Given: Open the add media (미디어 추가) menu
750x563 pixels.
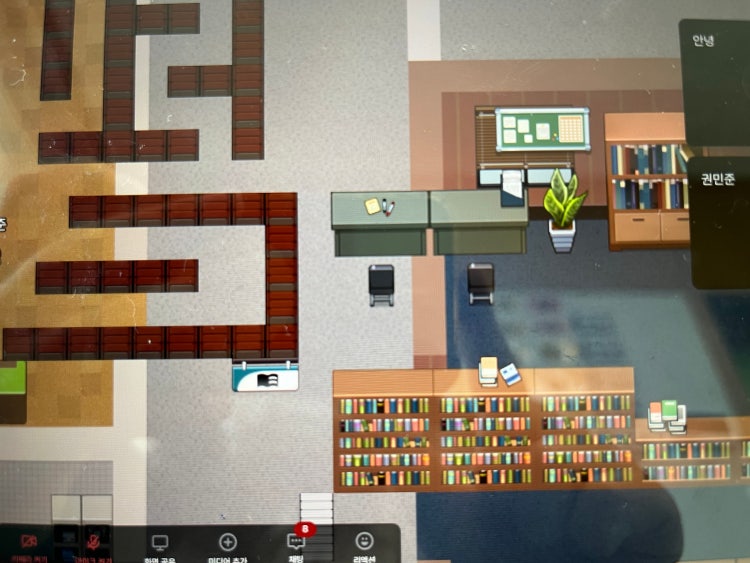Looking at the screenshot, I should (227, 544).
